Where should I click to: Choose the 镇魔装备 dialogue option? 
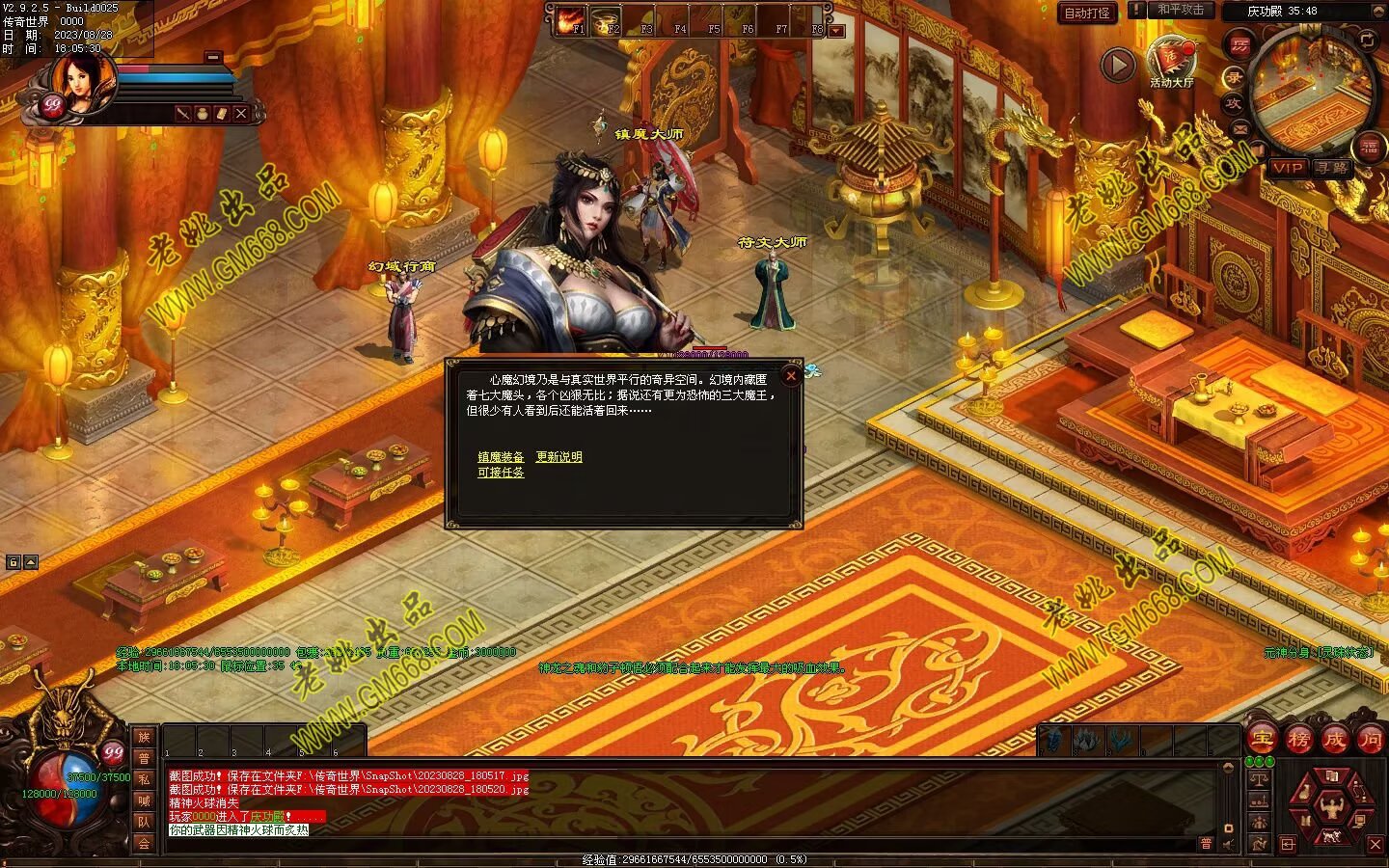(x=501, y=457)
